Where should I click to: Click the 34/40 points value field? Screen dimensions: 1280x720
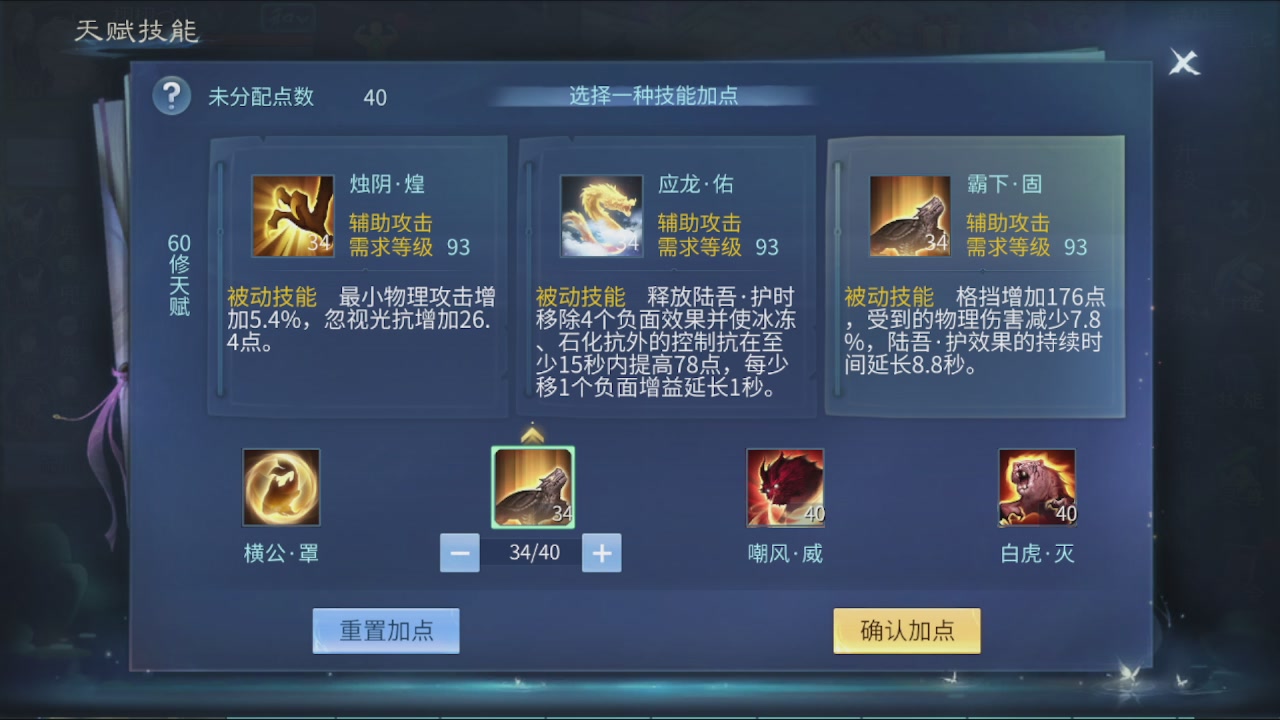pos(532,552)
